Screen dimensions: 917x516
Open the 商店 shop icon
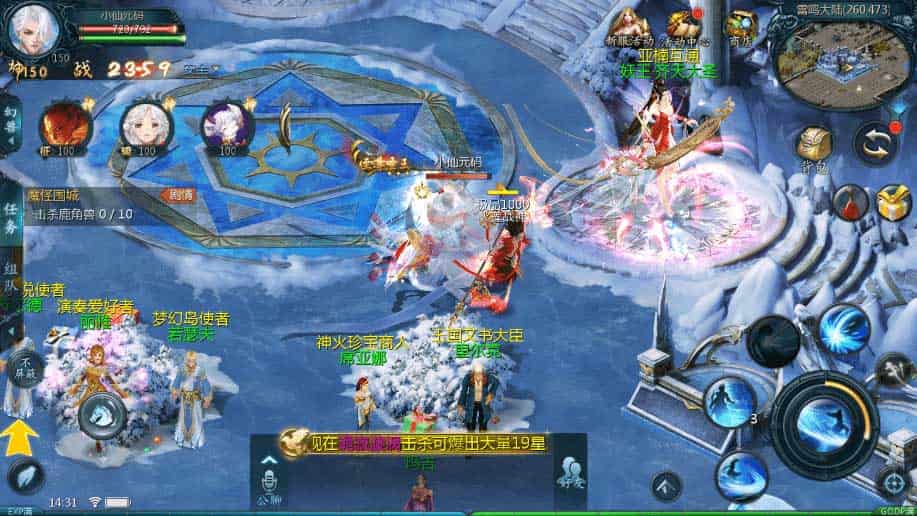[x=741, y=25]
